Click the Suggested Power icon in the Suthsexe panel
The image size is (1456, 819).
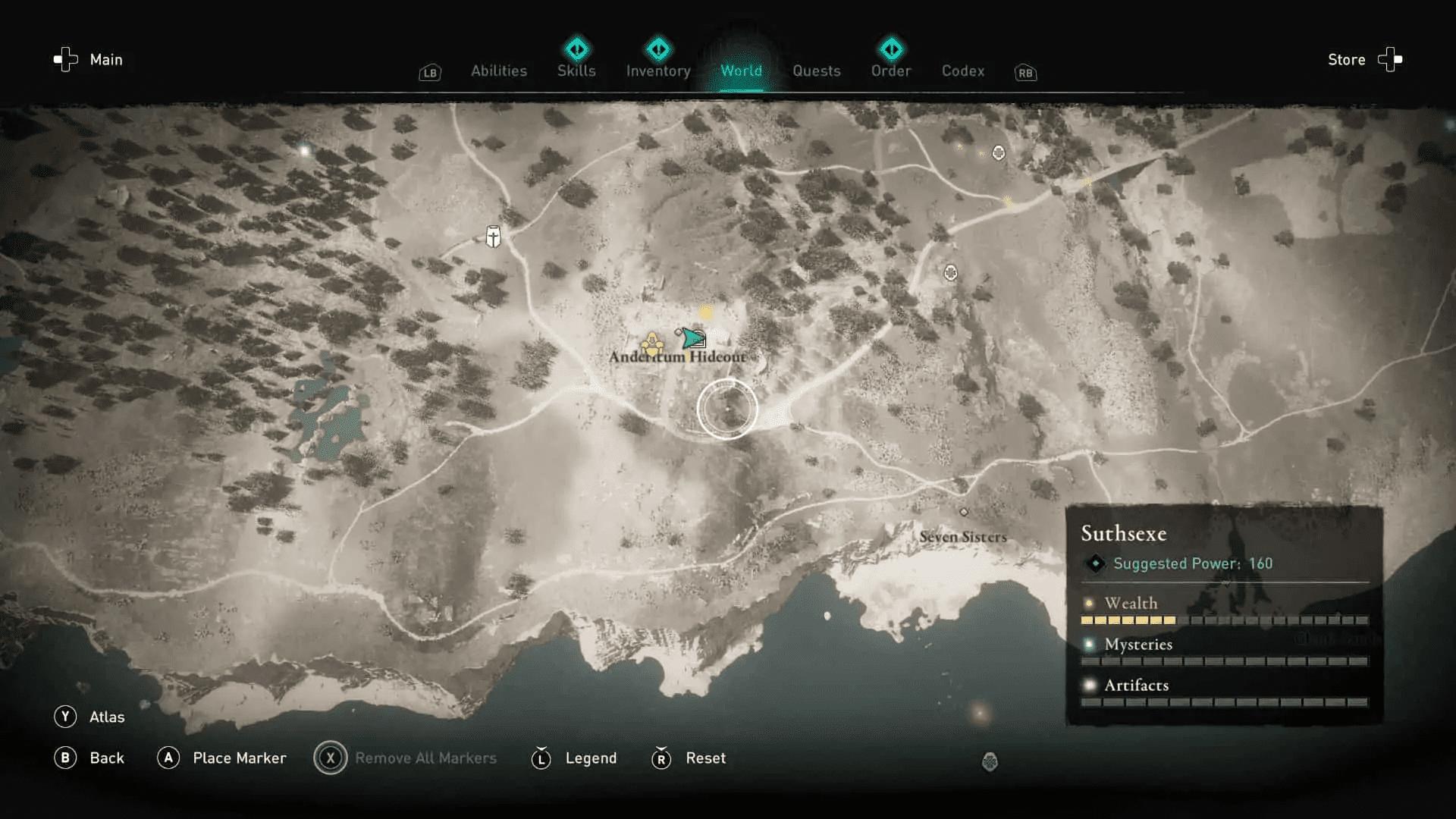tap(1094, 563)
